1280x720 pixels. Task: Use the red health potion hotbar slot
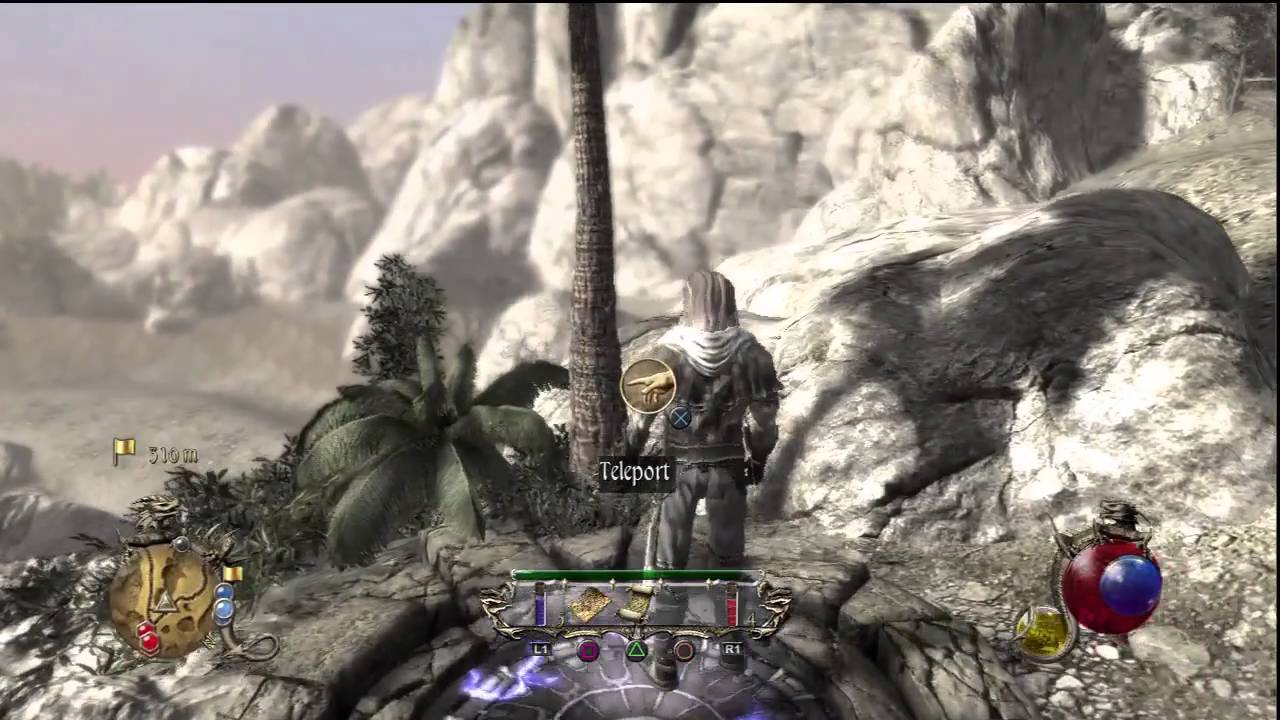(732, 605)
